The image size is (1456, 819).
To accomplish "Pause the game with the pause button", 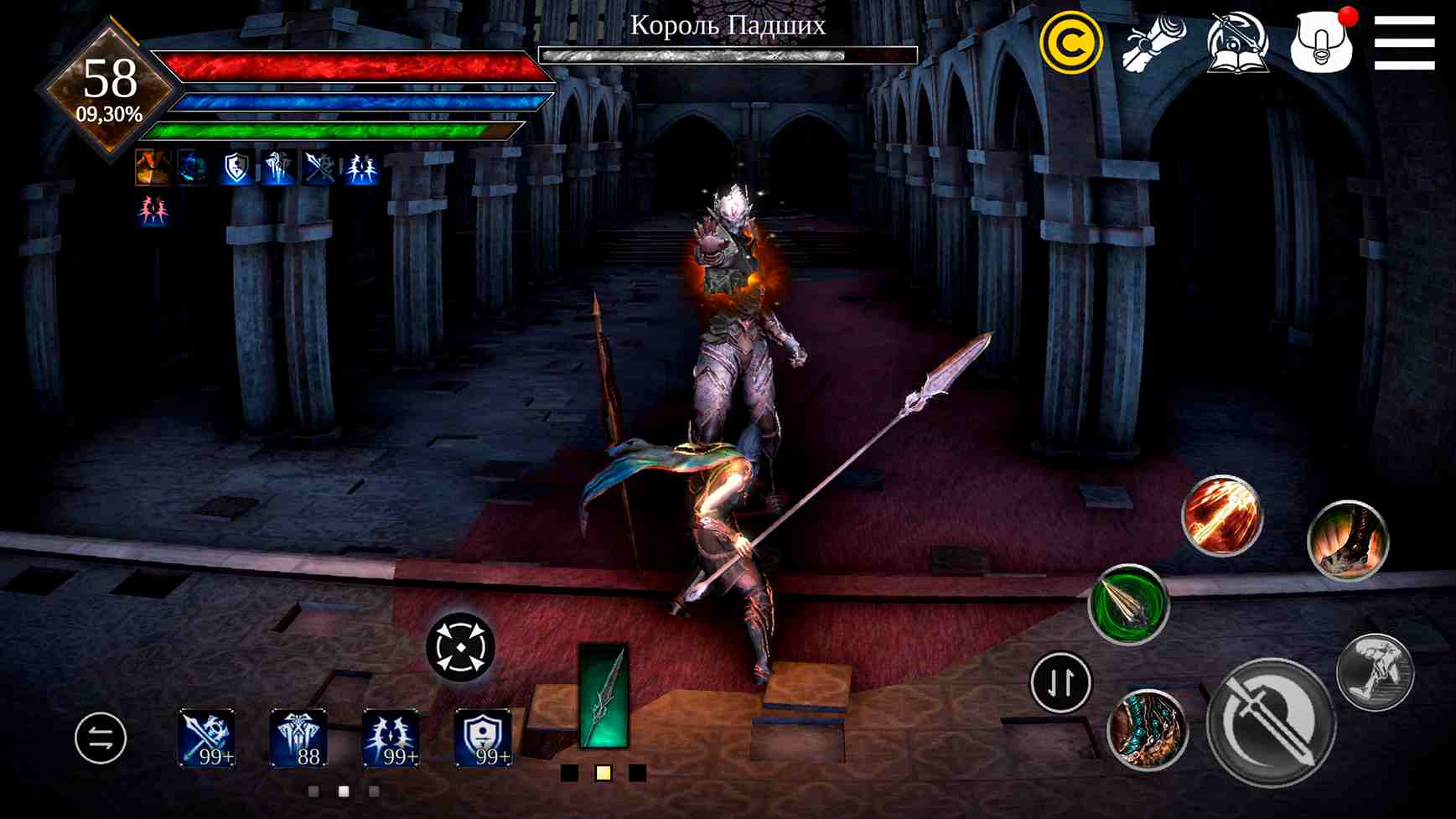I will [1059, 682].
